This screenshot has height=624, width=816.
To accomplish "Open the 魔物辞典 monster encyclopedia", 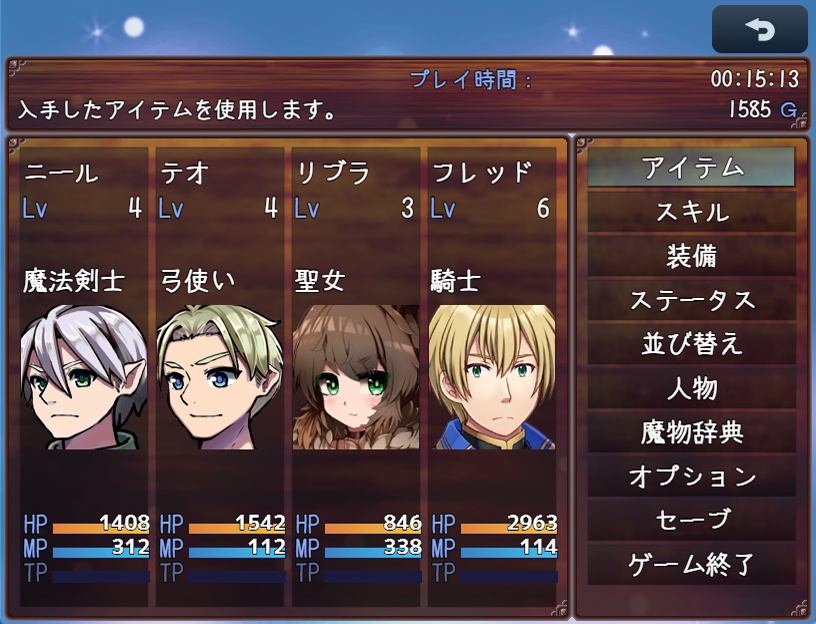I will 691,432.
